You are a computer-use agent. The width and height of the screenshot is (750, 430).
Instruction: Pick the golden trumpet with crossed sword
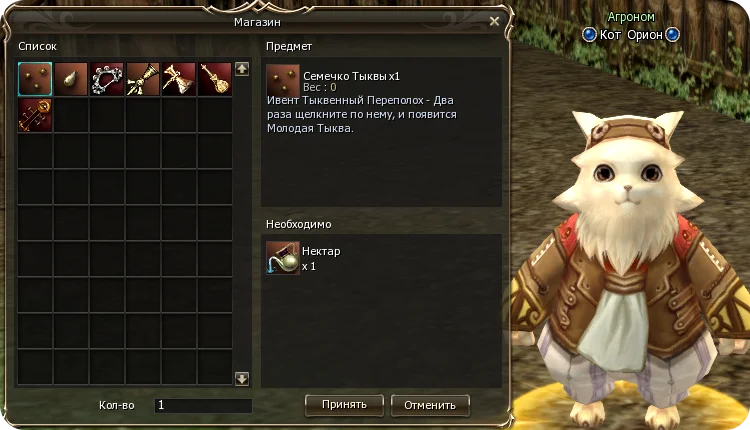click(x=143, y=79)
